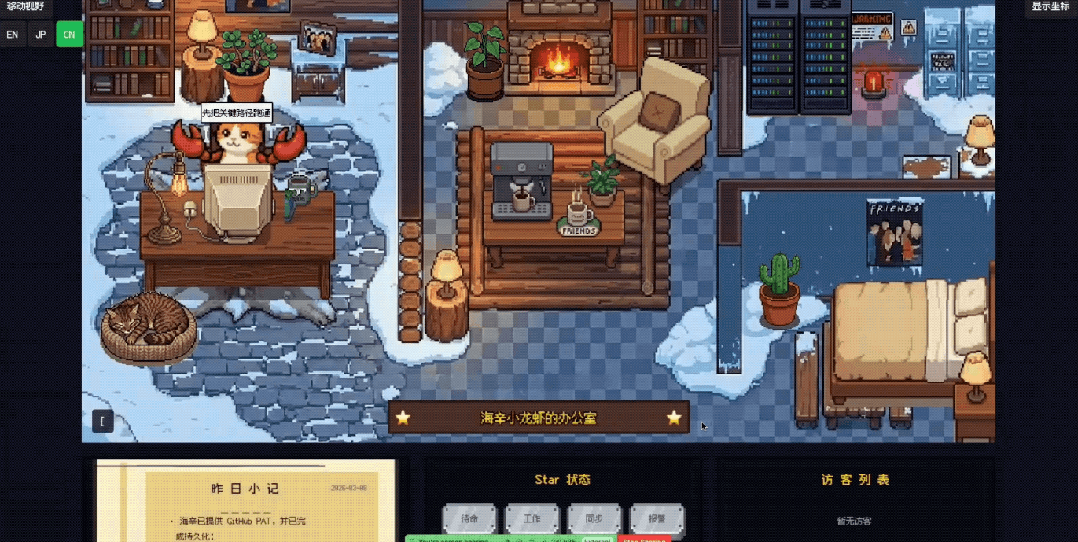Set Star status to 待命
Image resolution: width=1078 pixels, height=542 pixels.
coord(470,519)
